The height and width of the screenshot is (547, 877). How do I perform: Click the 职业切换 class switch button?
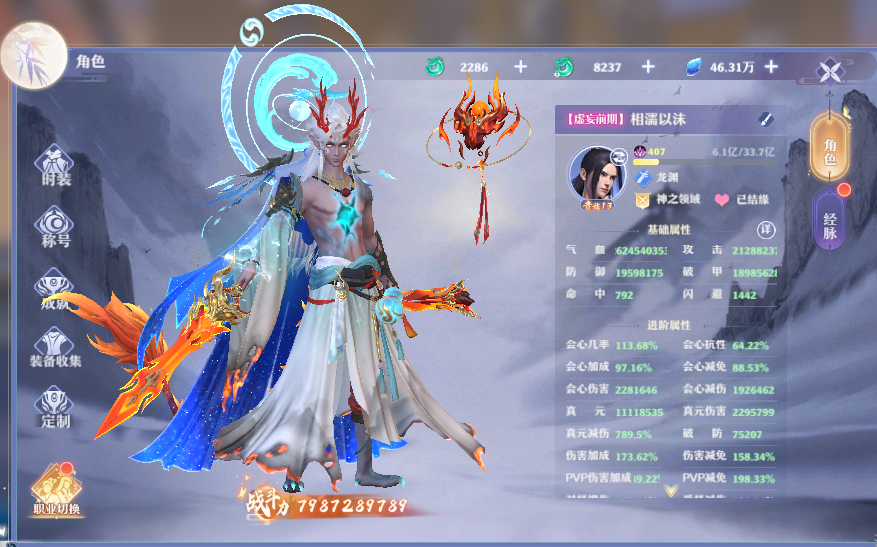pyautogui.click(x=55, y=490)
